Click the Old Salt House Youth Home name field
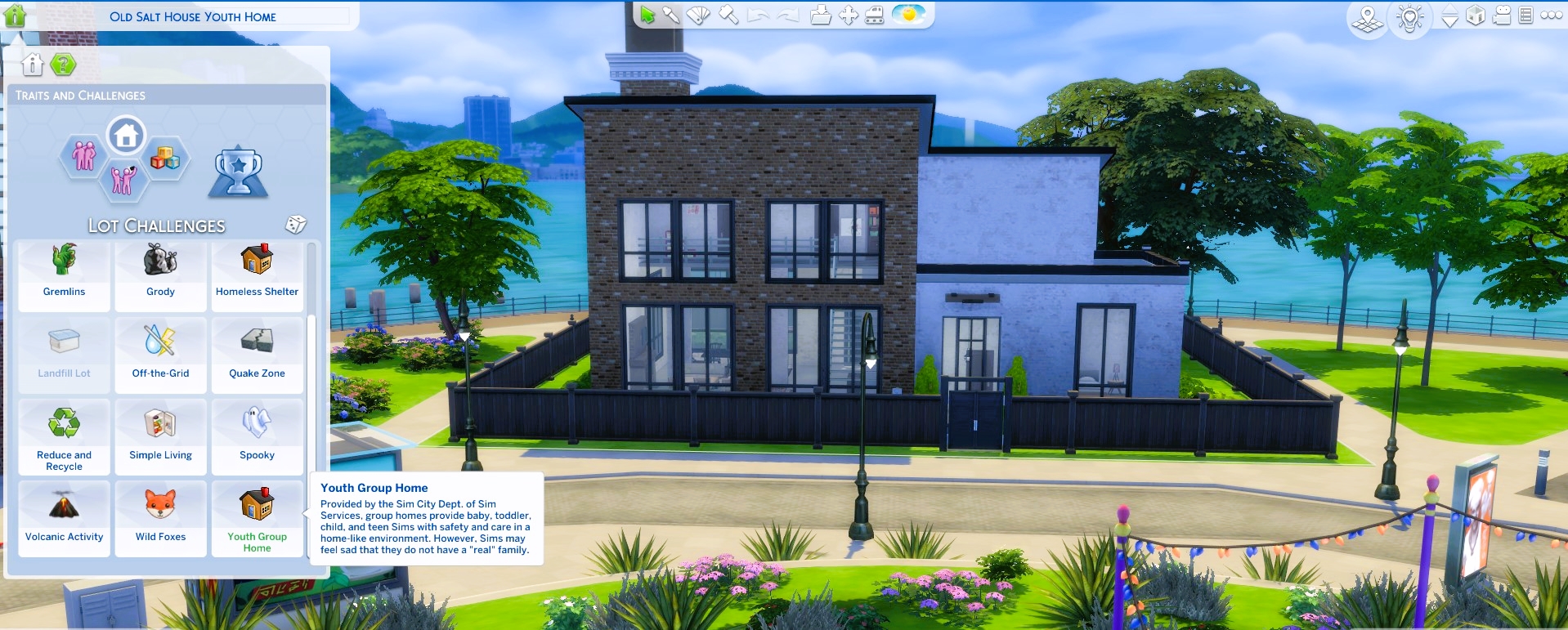Viewport: 1568px width, 630px height. click(194, 16)
